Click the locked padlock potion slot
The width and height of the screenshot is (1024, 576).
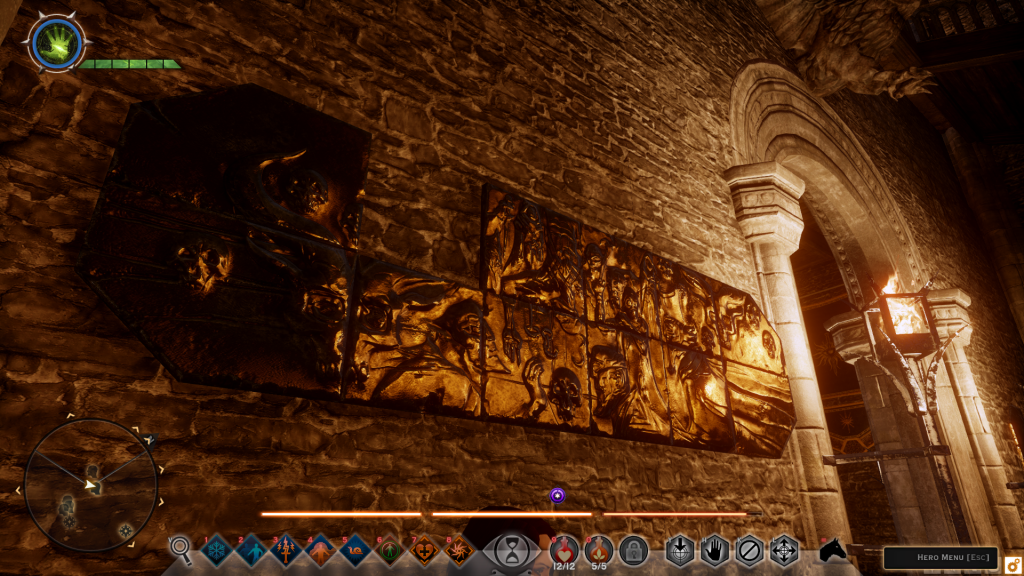[632, 549]
